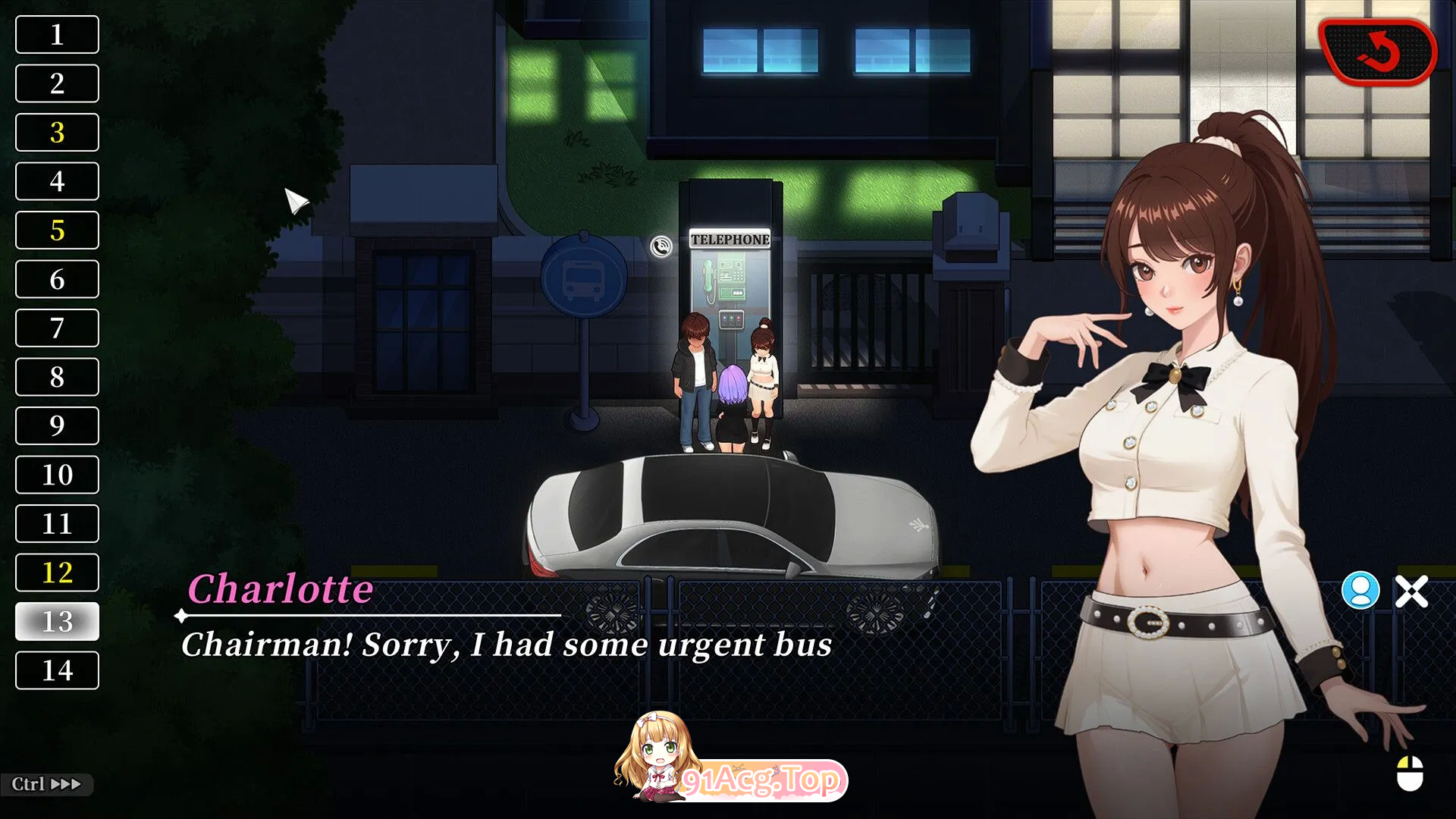Select scene number 1
The image size is (1456, 819).
click(57, 35)
